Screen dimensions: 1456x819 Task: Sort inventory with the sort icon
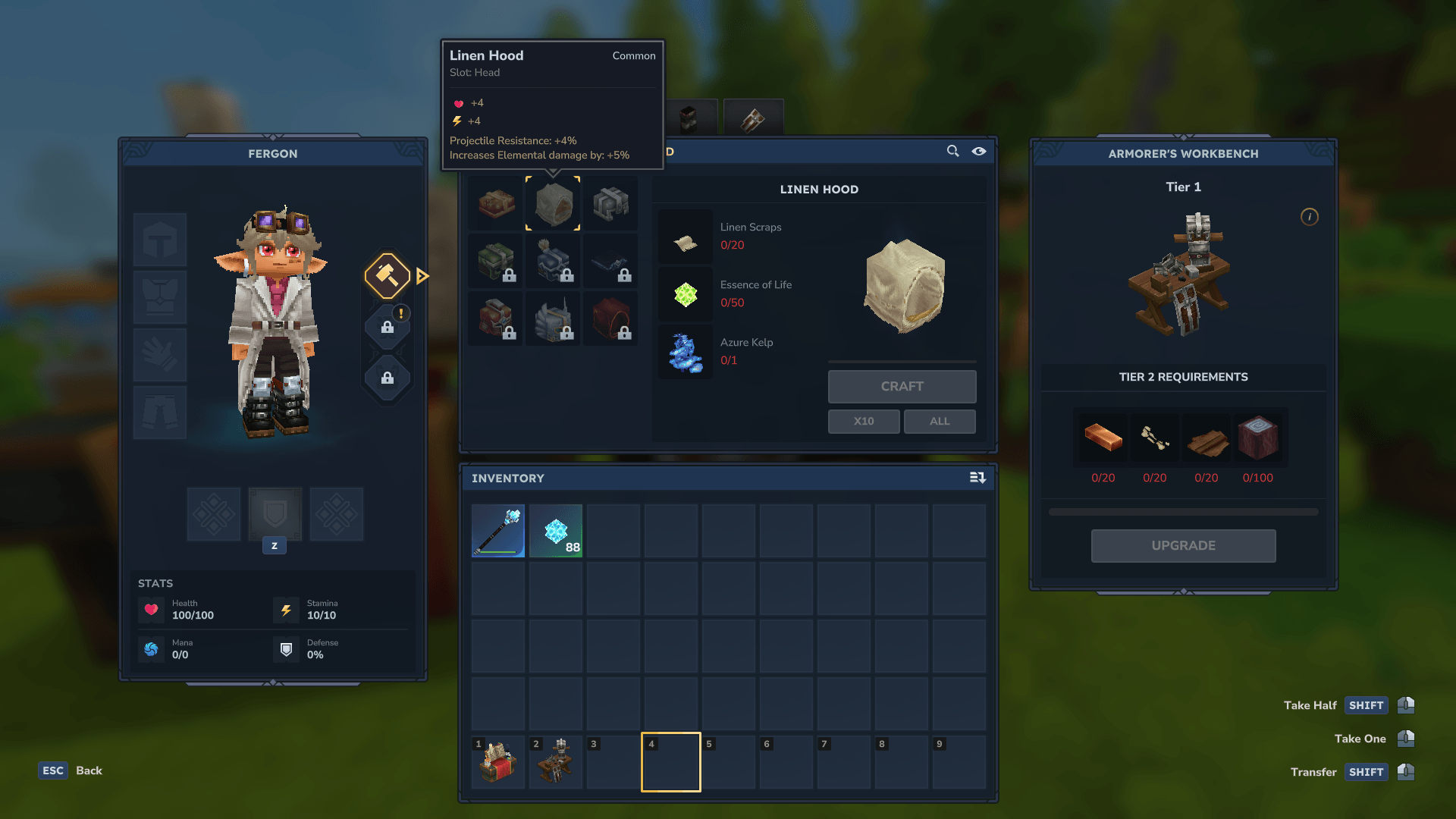(x=977, y=478)
